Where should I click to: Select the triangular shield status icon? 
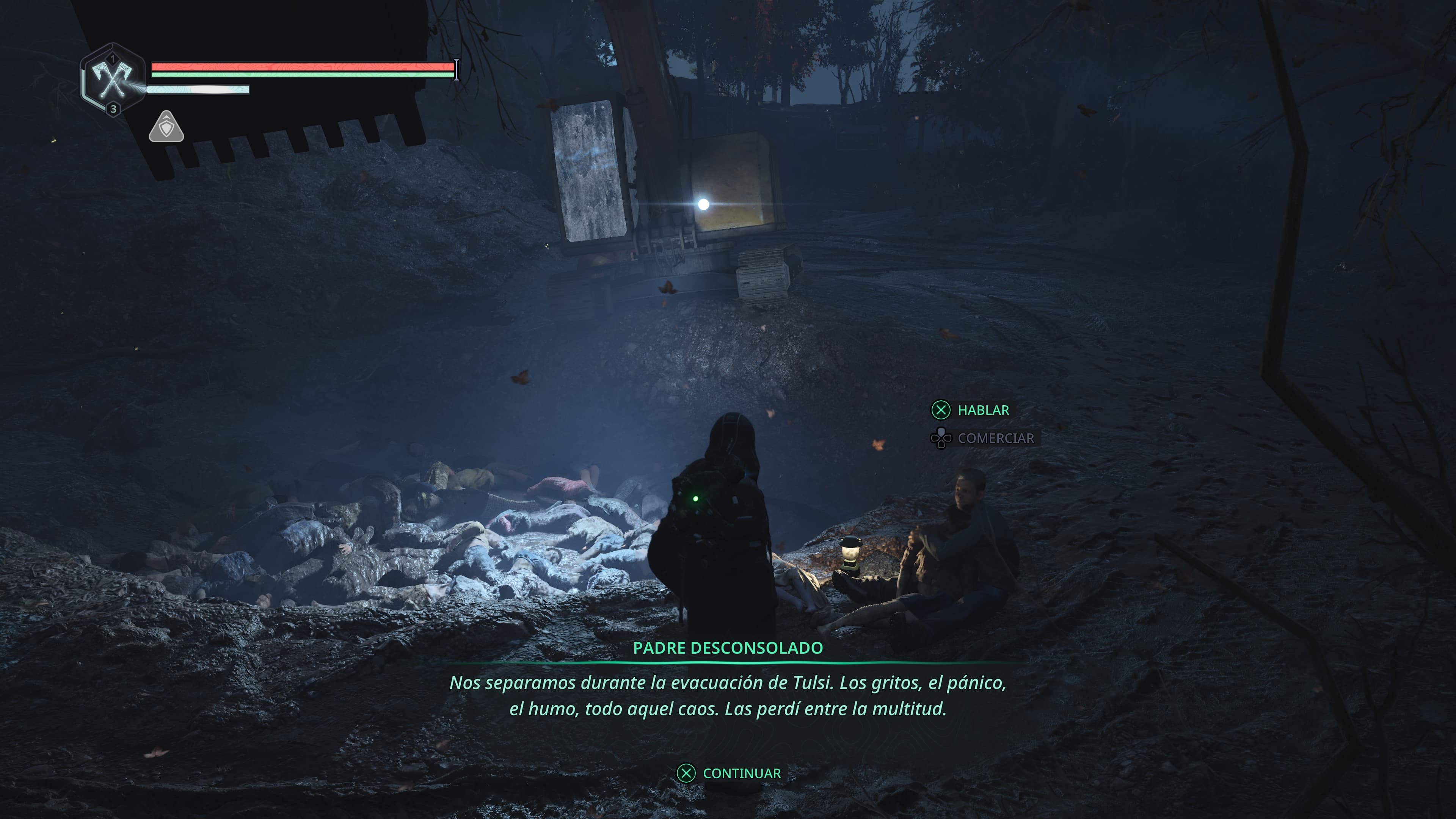click(x=166, y=128)
